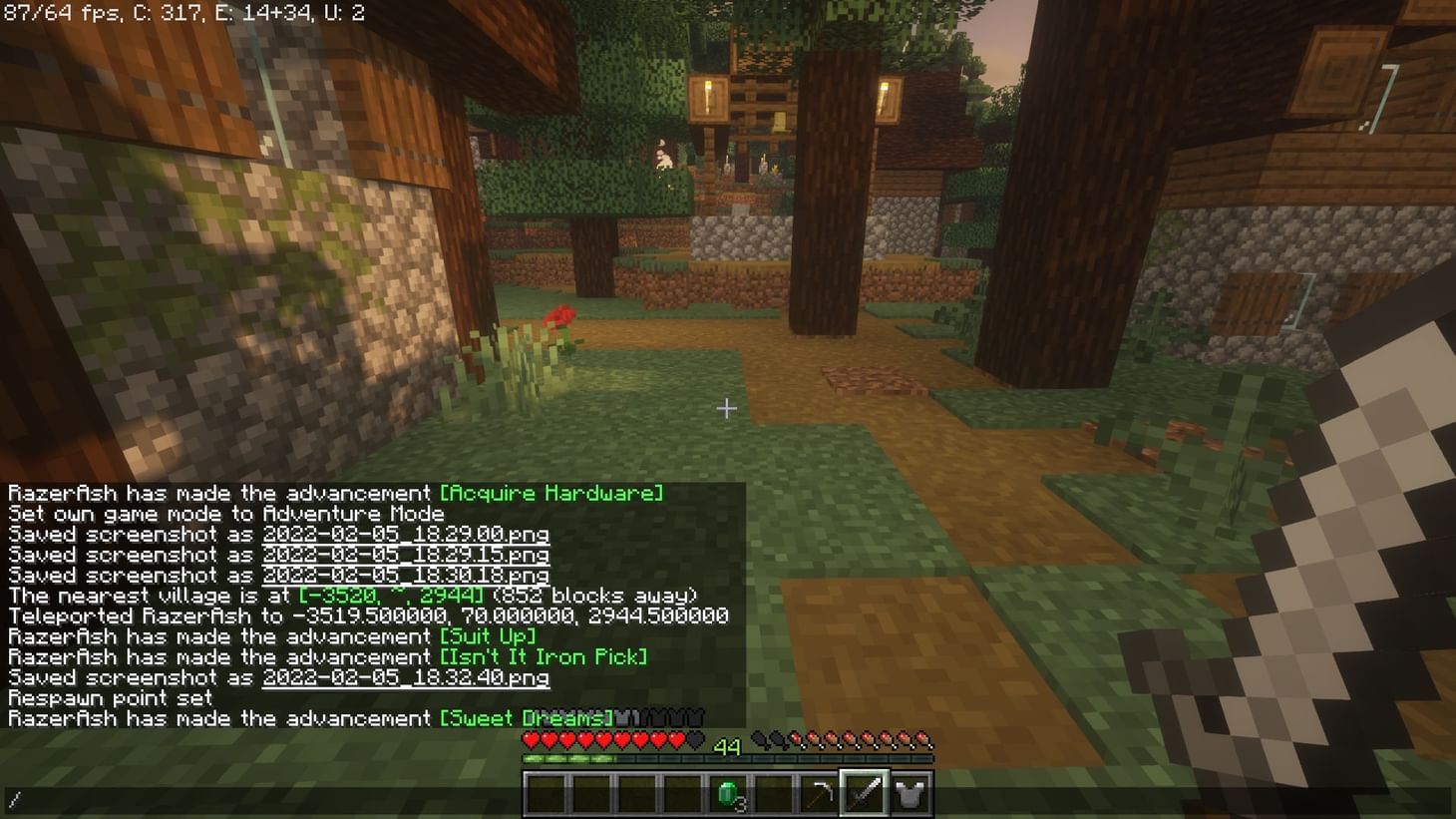Viewport: 1456px width, 819px height.
Task: Click the [Sweet Dreams] advancement text
Action: pos(529,717)
